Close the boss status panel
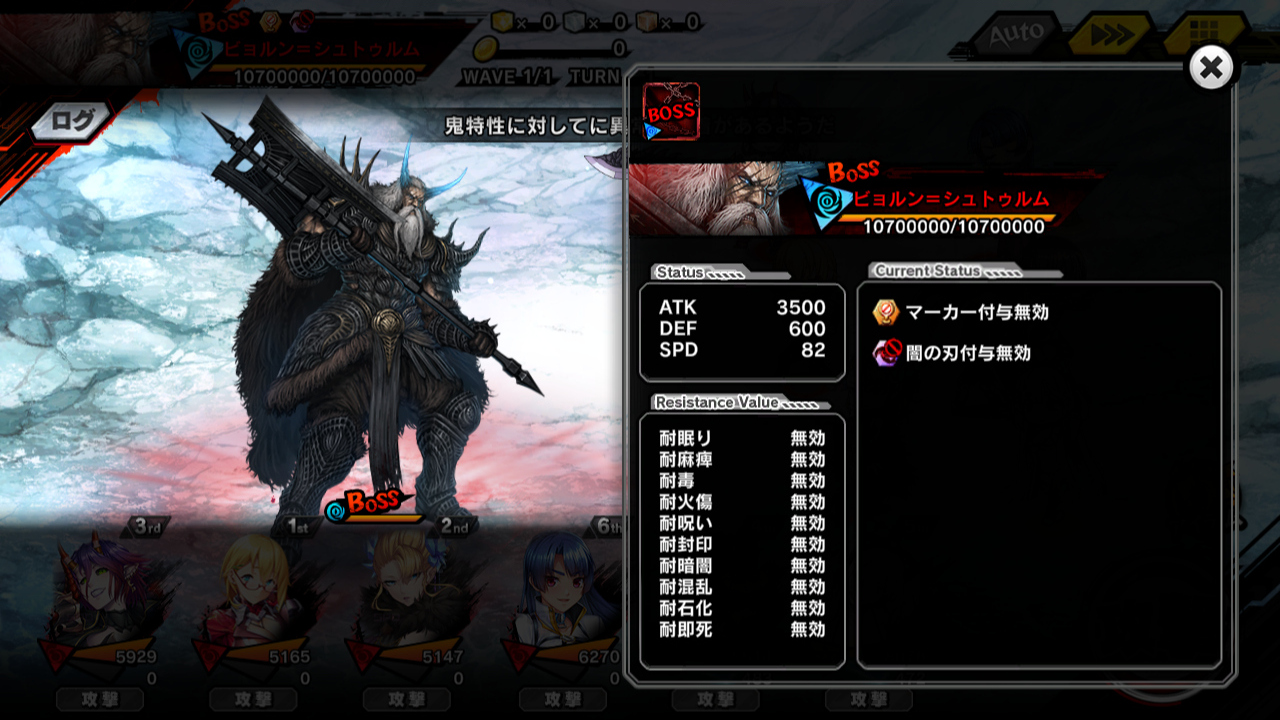 pos(1210,68)
